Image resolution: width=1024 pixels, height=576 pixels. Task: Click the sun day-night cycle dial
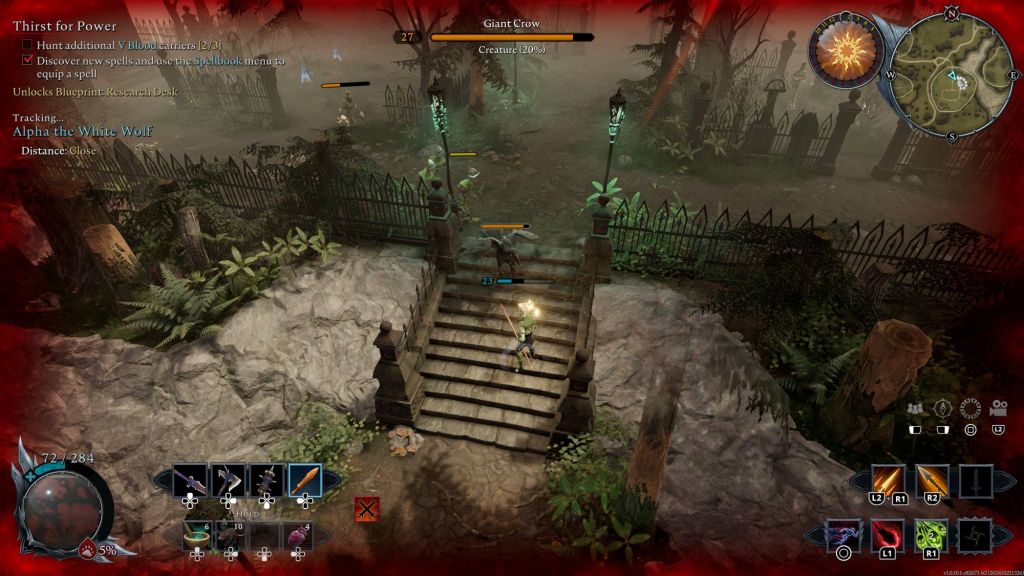click(x=847, y=49)
